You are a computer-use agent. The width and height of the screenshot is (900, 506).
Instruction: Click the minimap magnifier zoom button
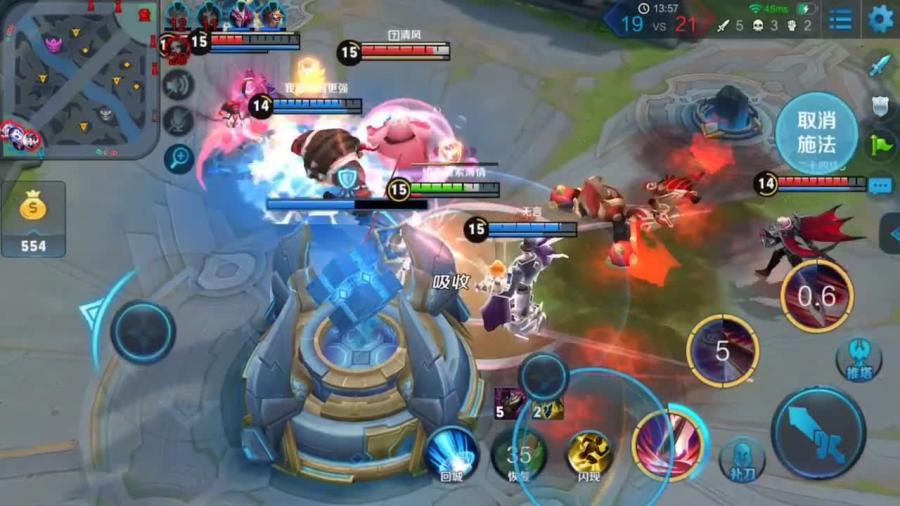coord(178,158)
